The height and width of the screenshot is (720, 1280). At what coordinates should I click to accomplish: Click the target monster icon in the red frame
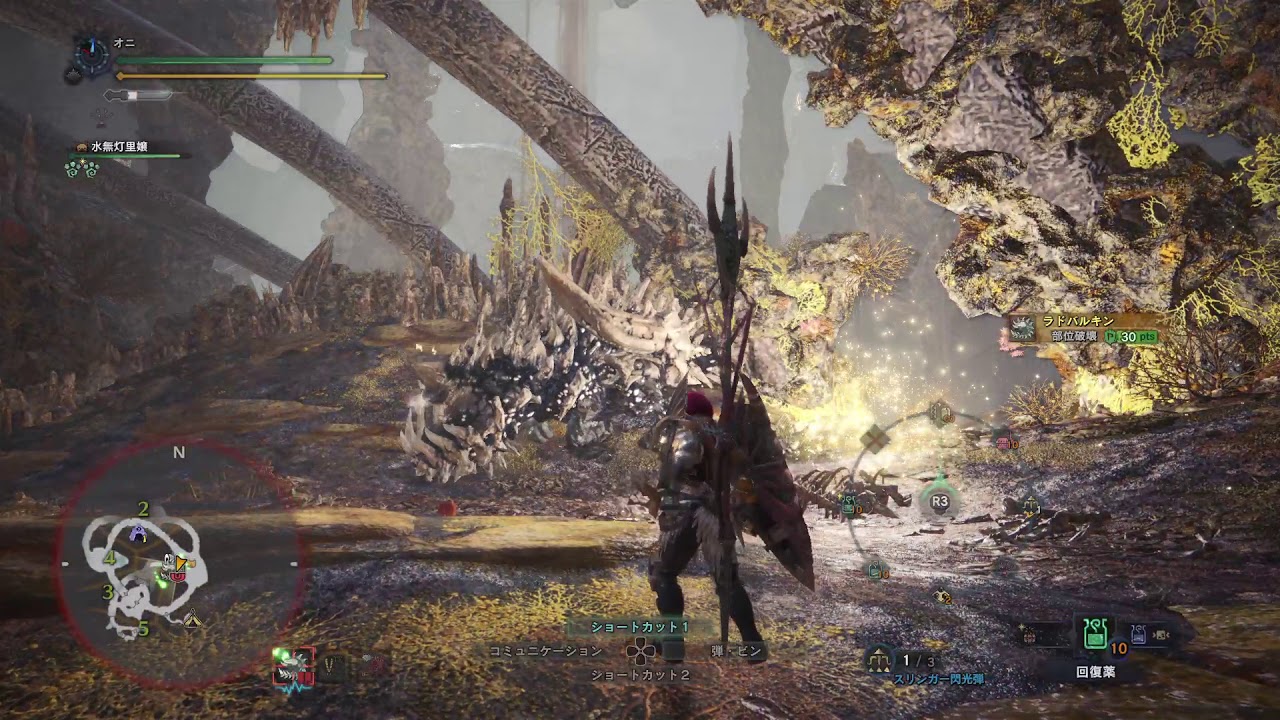[x=293, y=664]
